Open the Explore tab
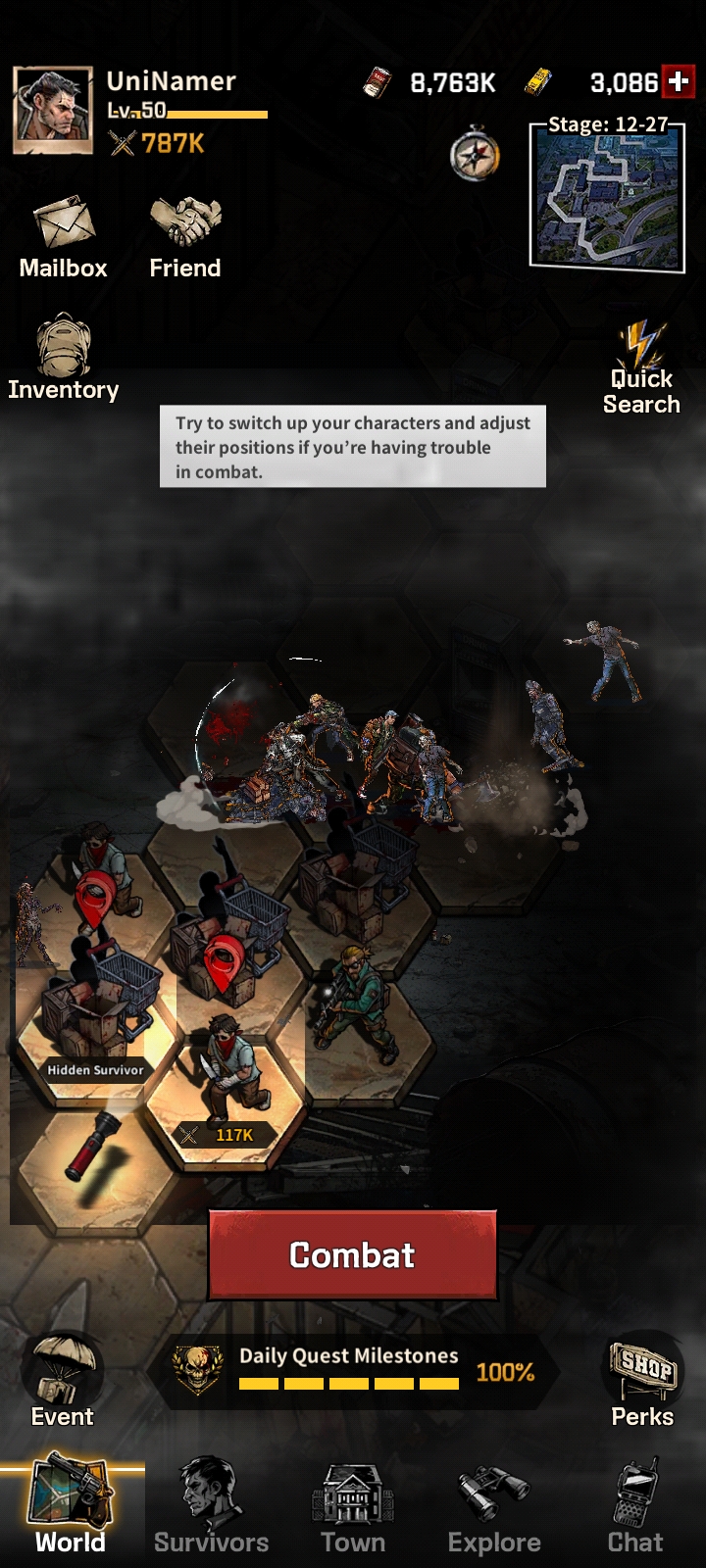This screenshot has height=1568, width=706. click(494, 1509)
